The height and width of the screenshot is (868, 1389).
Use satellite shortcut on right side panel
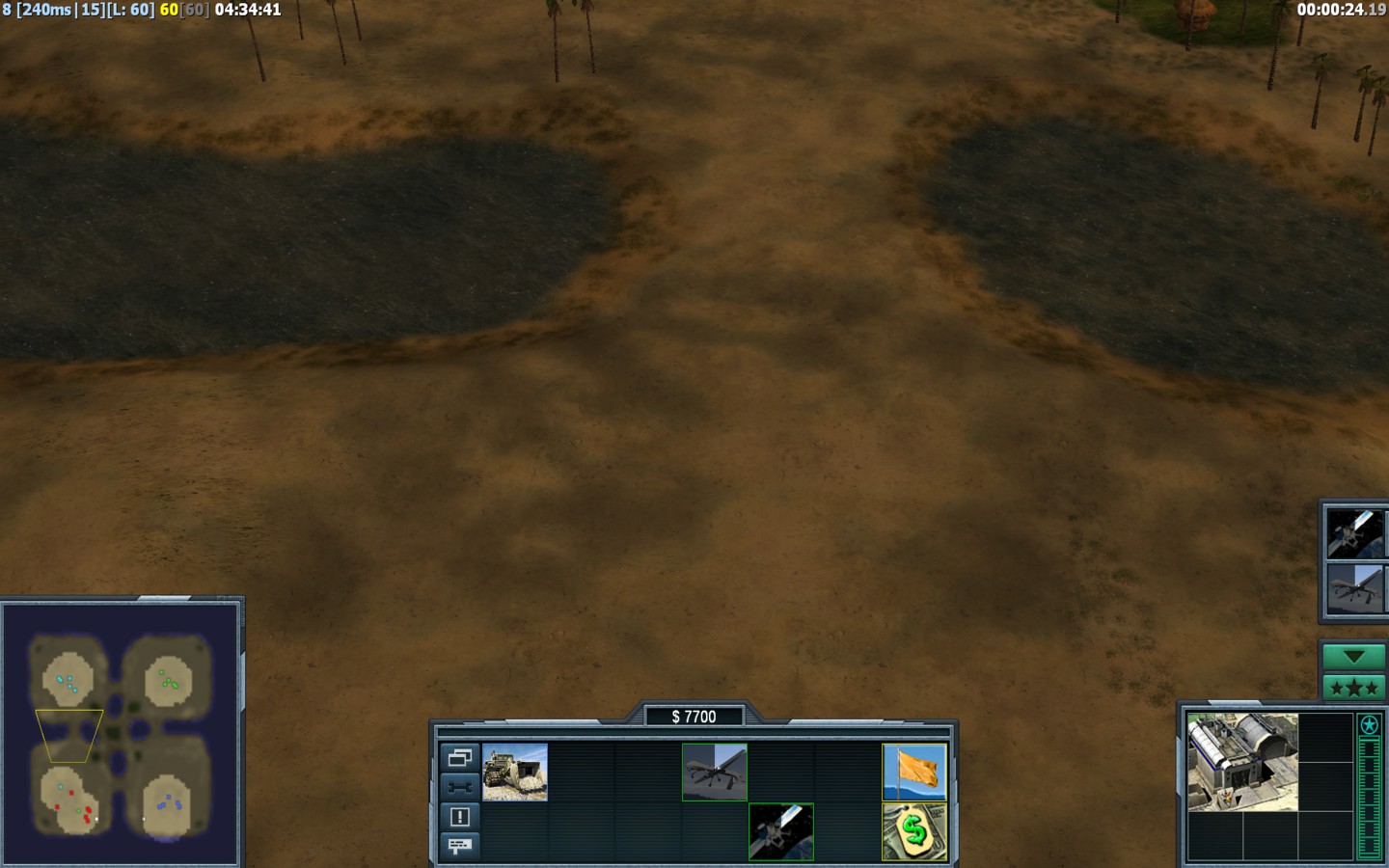[x=1356, y=533]
